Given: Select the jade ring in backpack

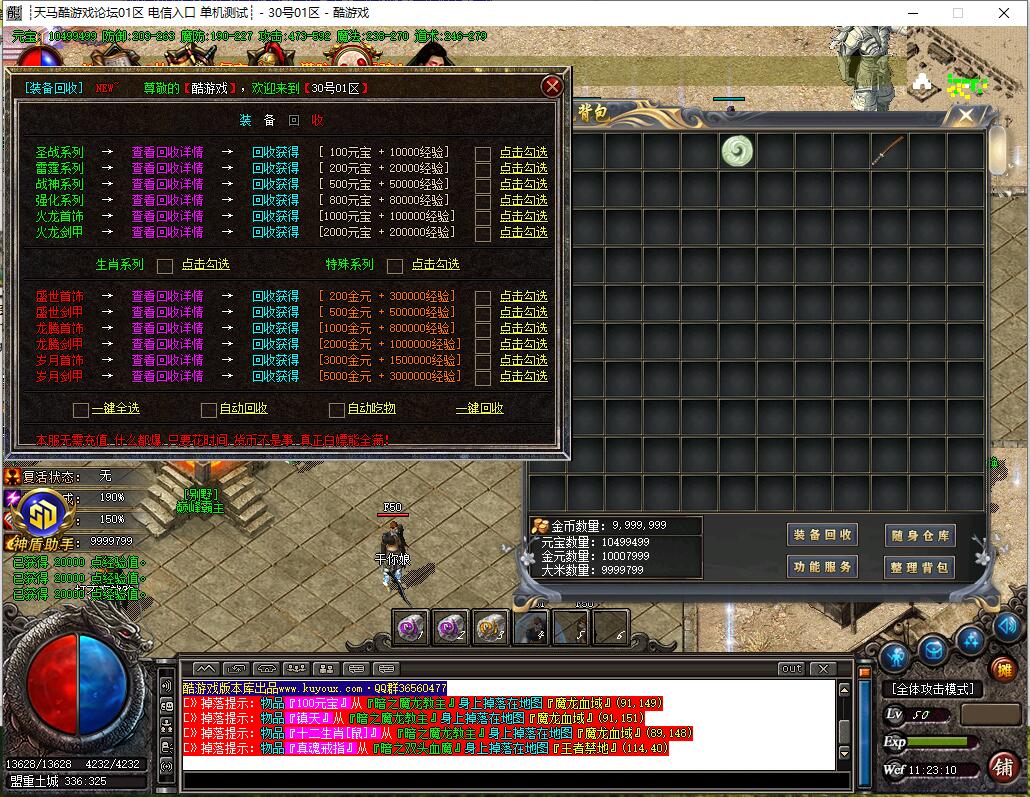Looking at the screenshot, I should [737, 151].
